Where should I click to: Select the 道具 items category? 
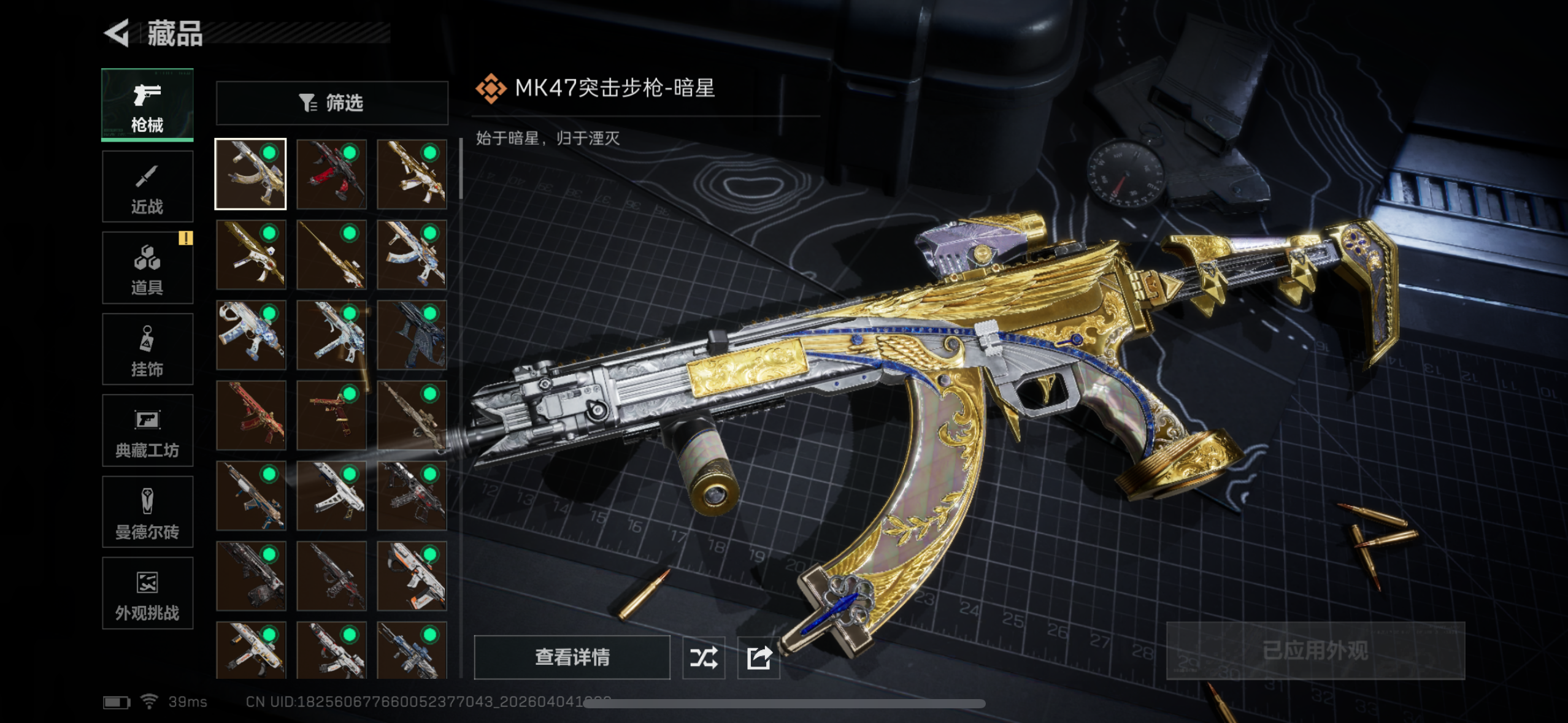[147, 268]
